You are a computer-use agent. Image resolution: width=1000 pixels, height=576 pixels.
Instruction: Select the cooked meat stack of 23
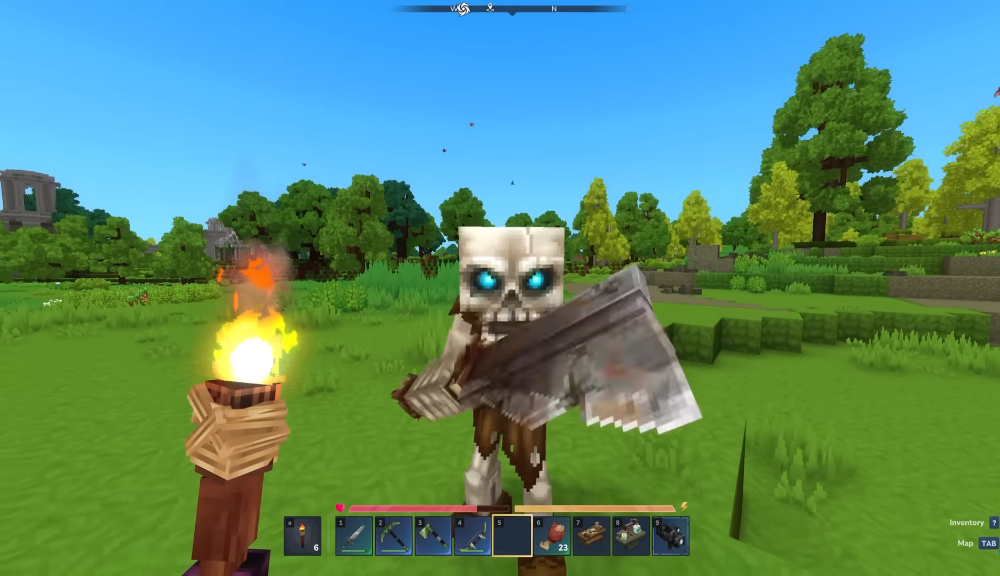click(552, 536)
